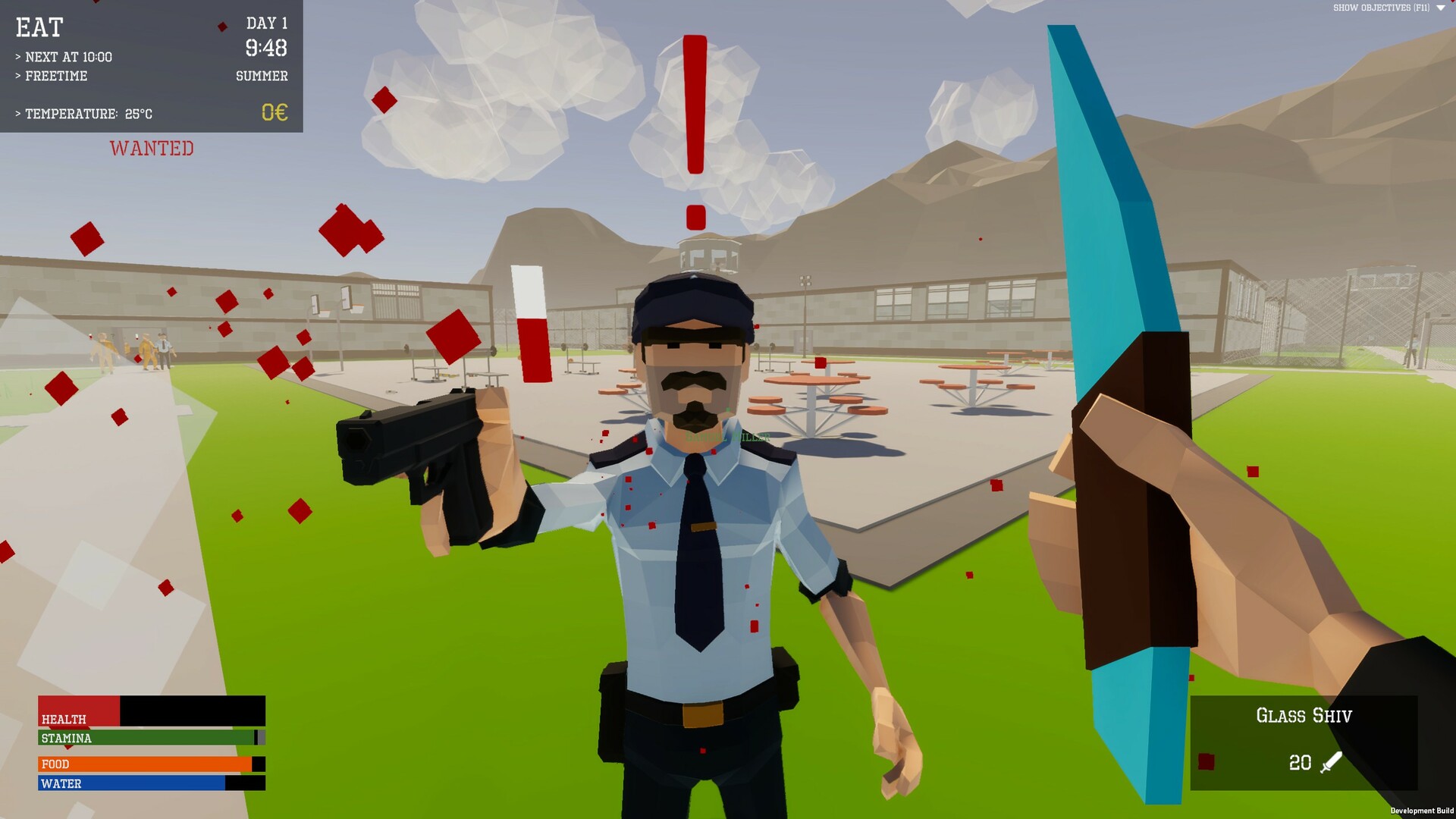Select the EAT objective header

pos(40,28)
